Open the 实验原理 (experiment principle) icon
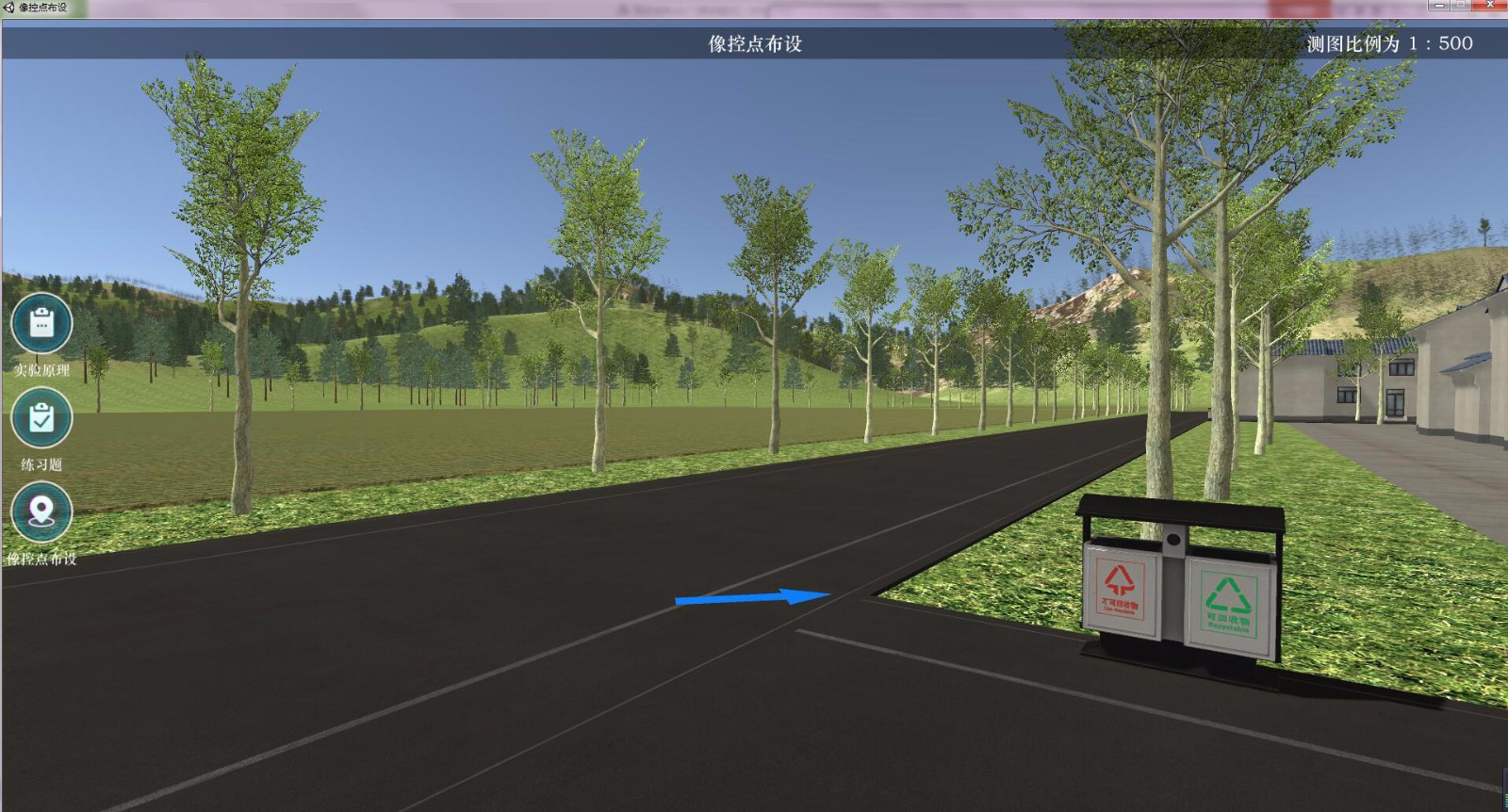 coord(41,324)
